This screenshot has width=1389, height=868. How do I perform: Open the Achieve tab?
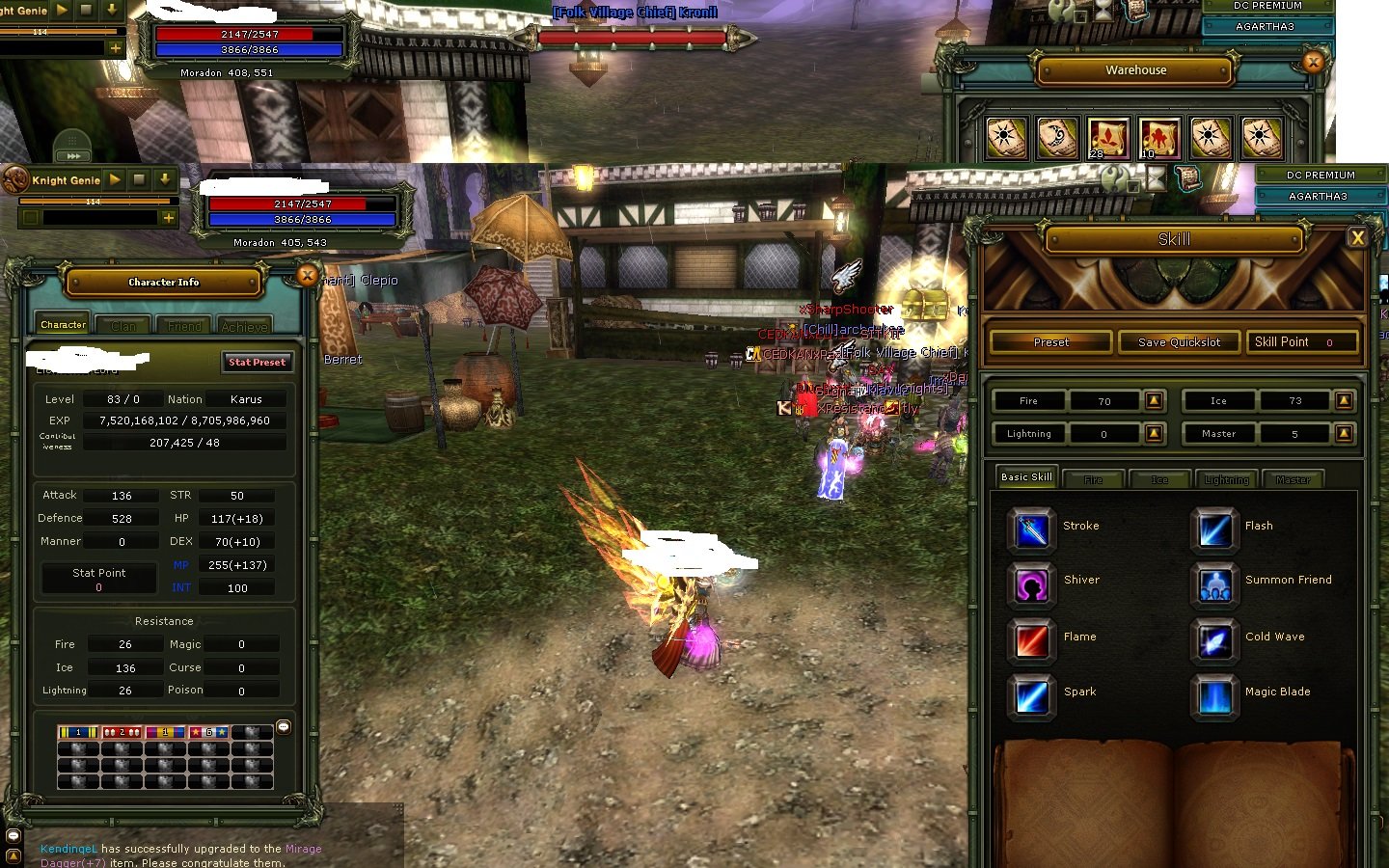[x=244, y=326]
